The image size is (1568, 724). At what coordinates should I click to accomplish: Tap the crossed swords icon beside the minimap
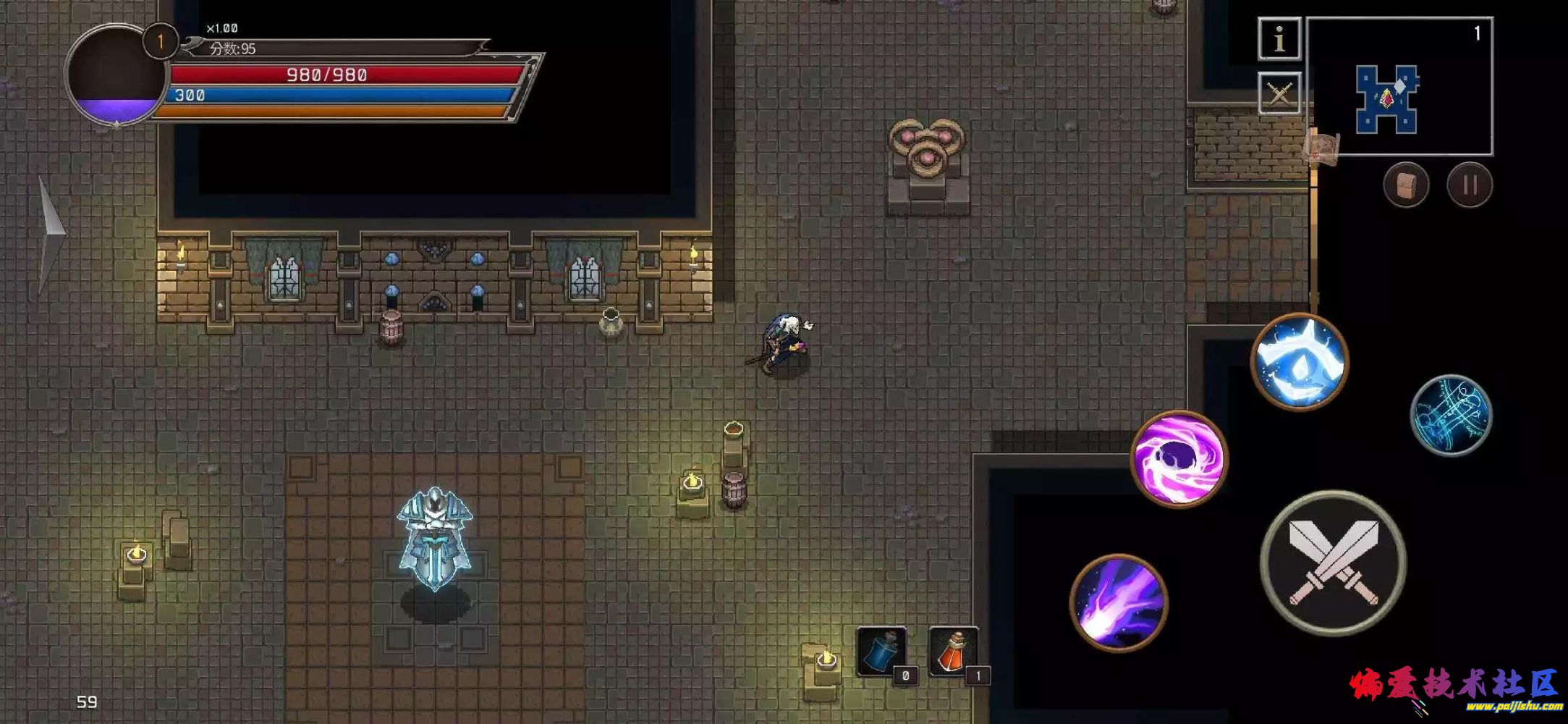[x=1279, y=93]
